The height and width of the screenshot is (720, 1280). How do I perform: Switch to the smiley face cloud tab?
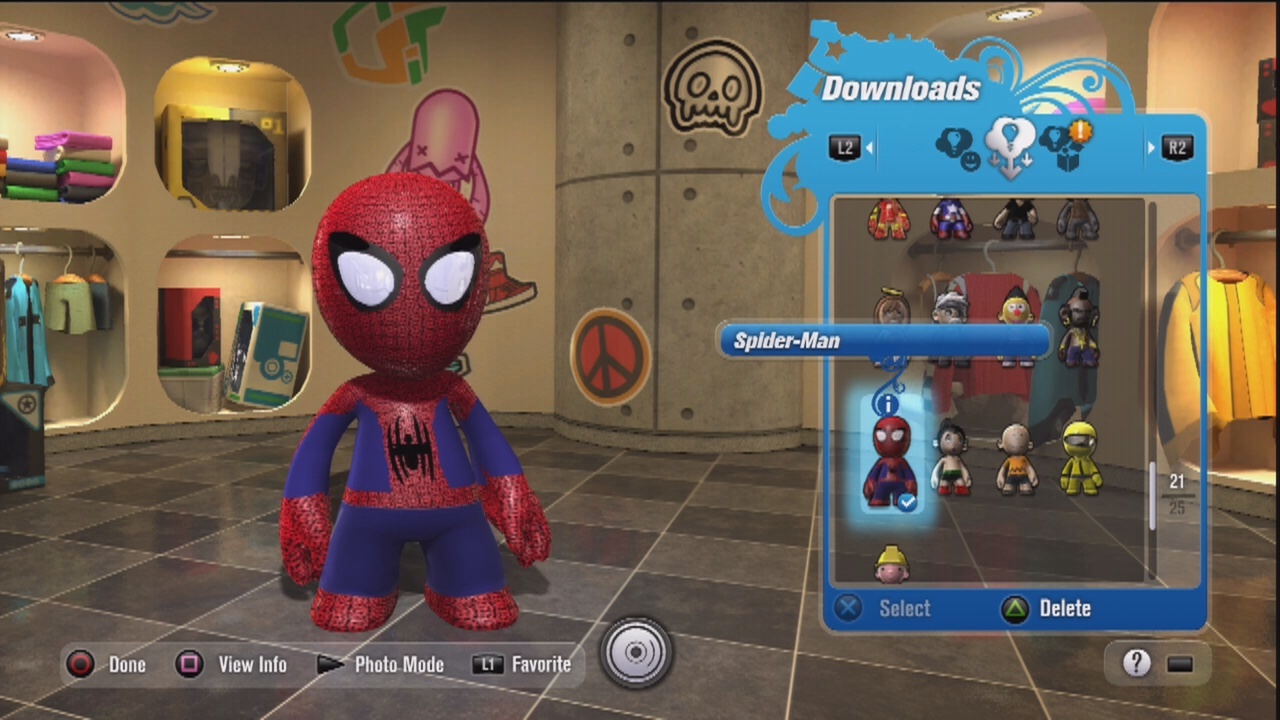click(957, 149)
